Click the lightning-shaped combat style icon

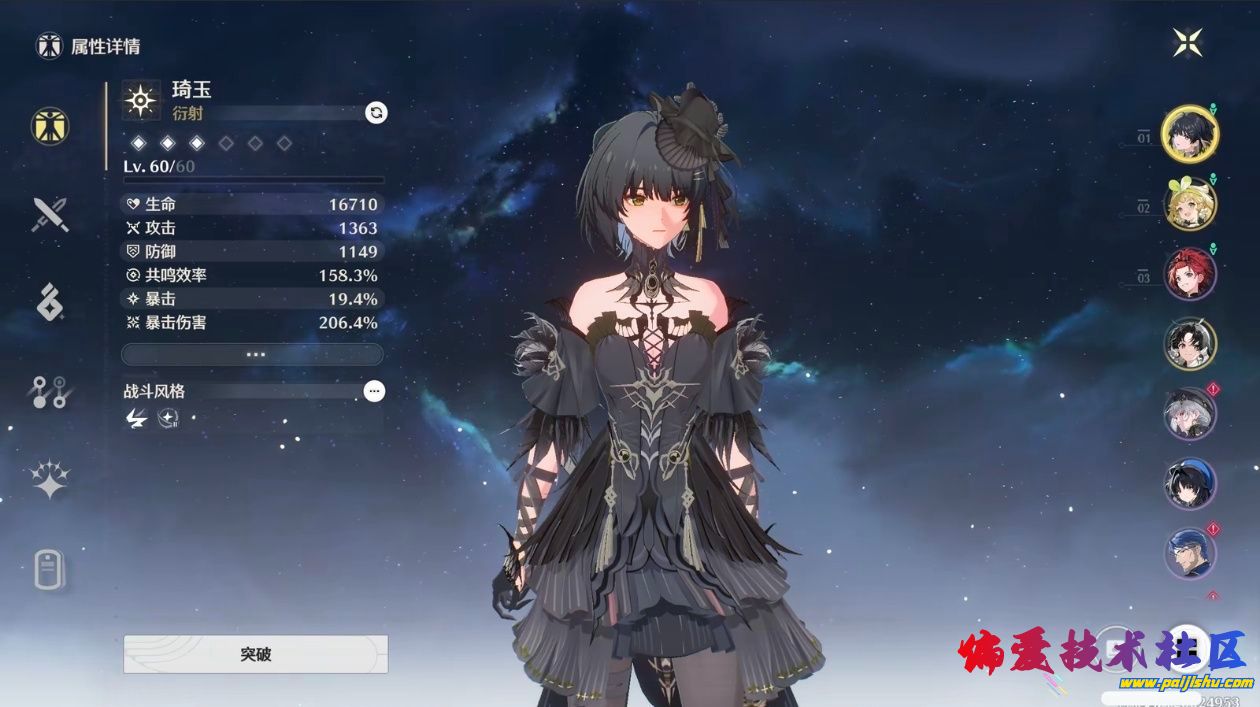tap(136, 419)
